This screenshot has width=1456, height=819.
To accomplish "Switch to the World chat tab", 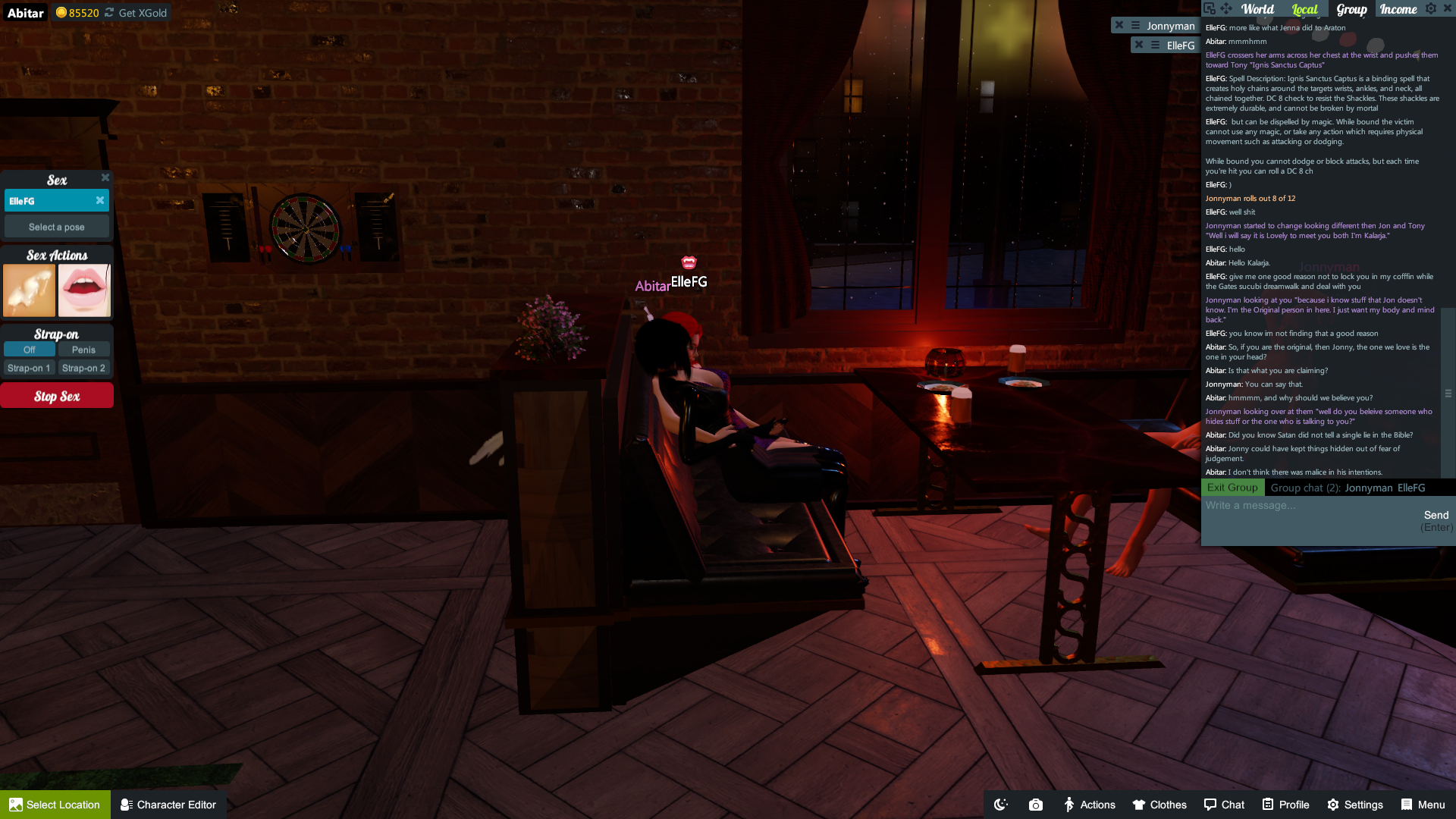I will tap(1257, 9).
